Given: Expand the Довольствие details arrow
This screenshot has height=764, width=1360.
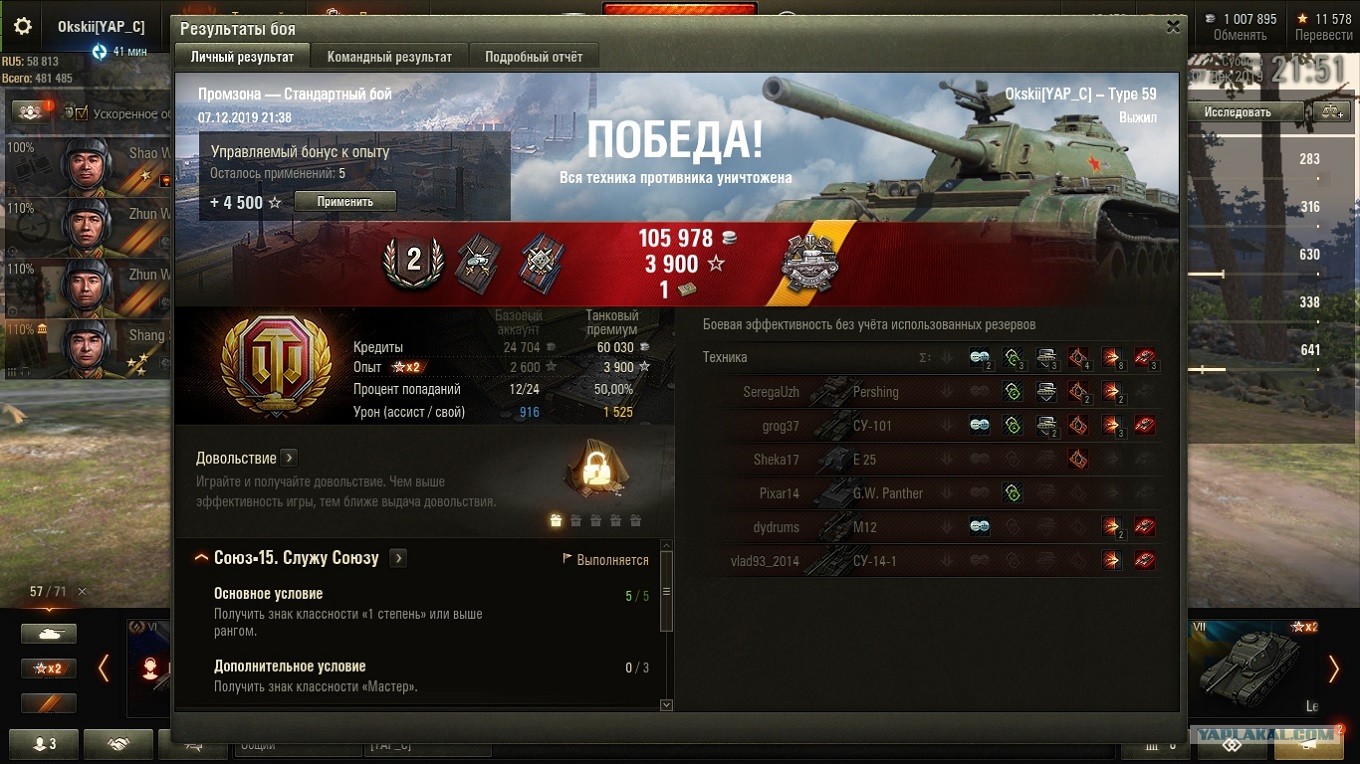Looking at the screenshot, I should (x=289, y=458).
